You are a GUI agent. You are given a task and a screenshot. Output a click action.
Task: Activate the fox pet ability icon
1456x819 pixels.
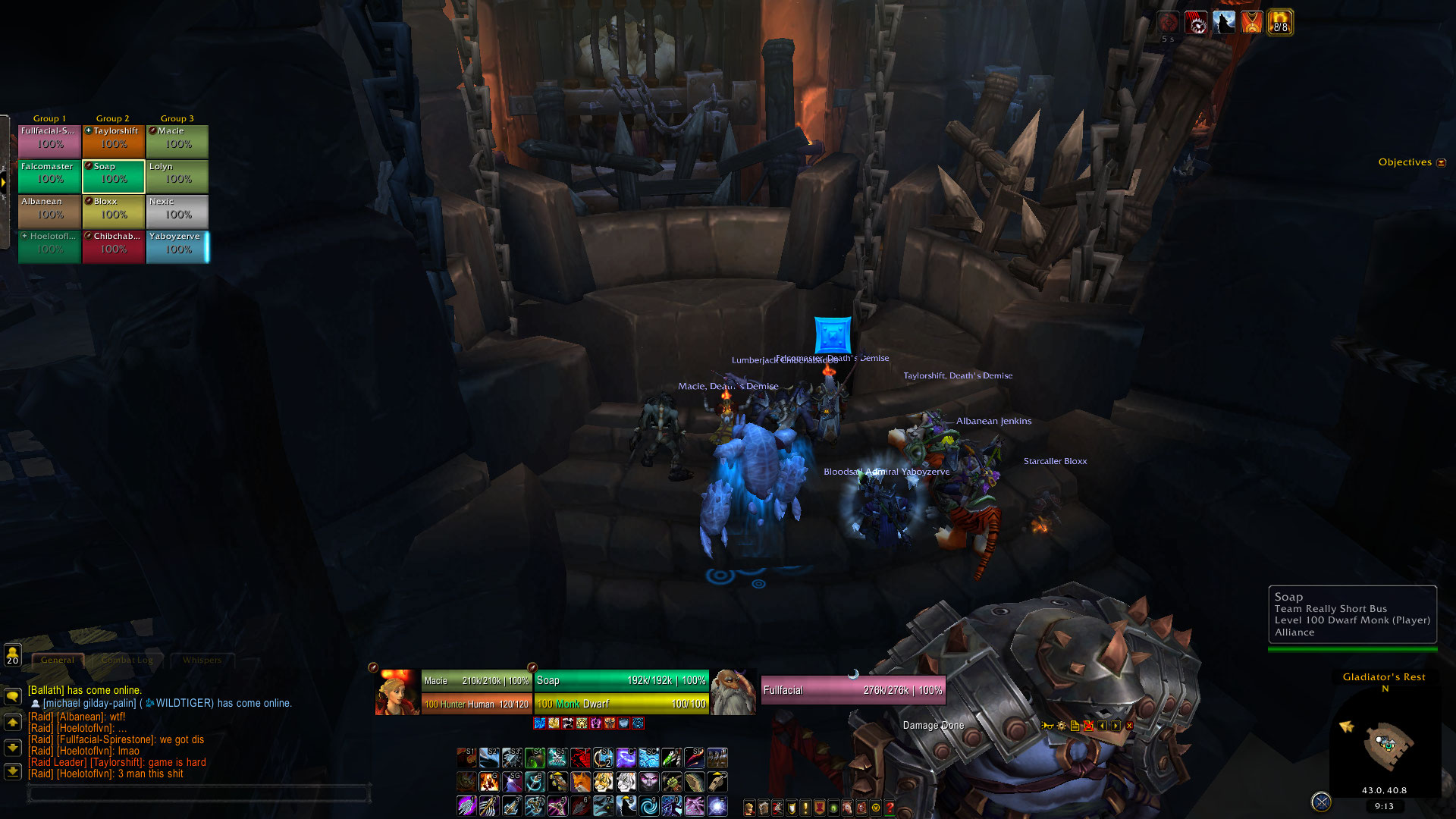pos(581,781)
